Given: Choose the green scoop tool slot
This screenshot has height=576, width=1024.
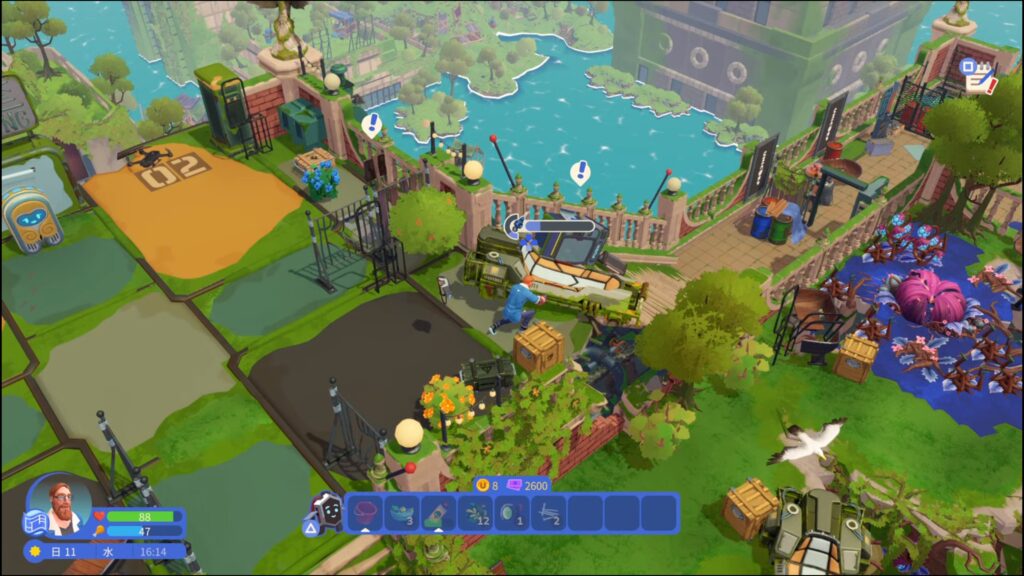Looking at the screenshot, I should [x=439, y=513].
